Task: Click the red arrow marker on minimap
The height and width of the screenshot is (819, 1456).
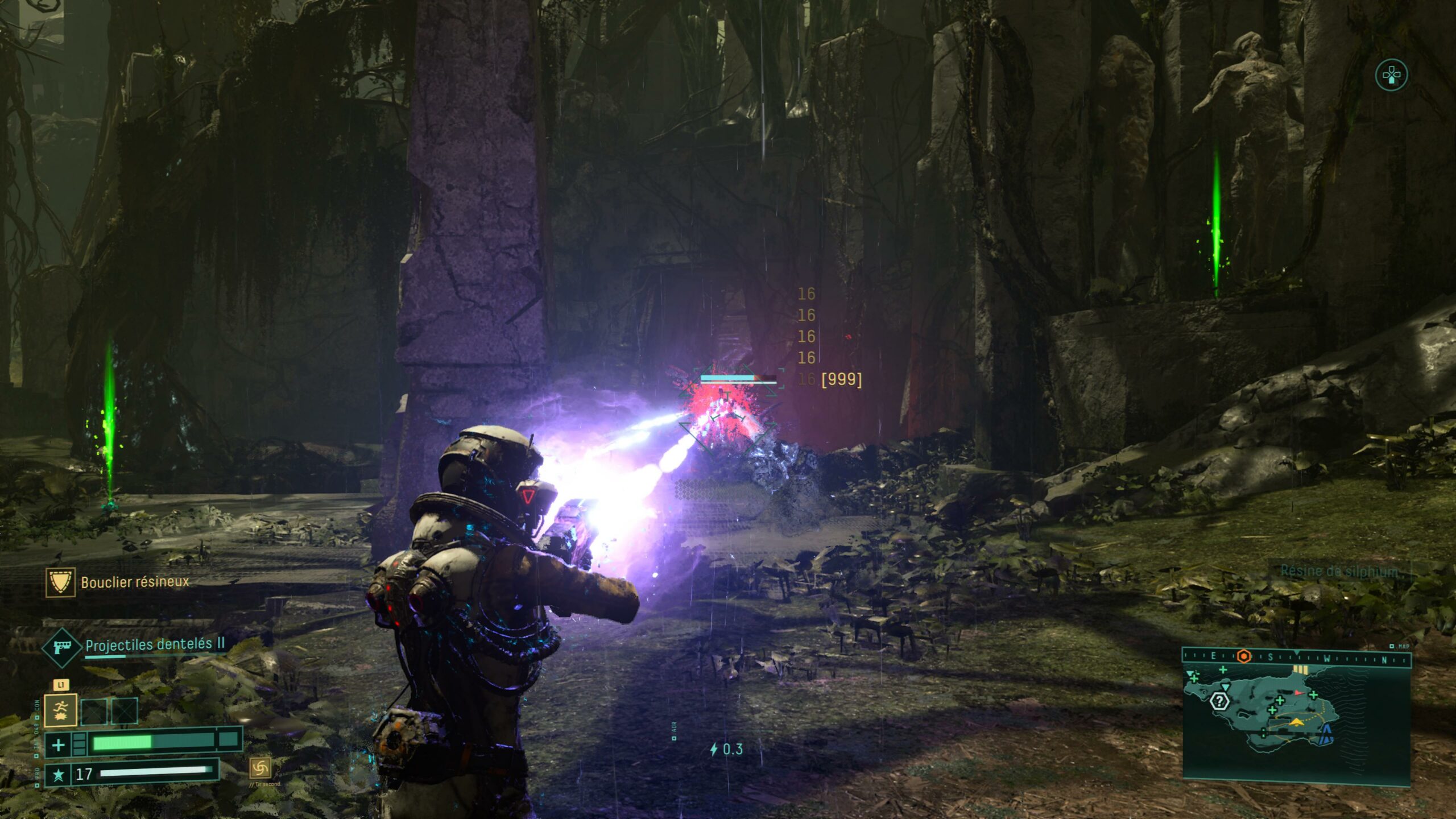Action: click(x=1298, y=693)
